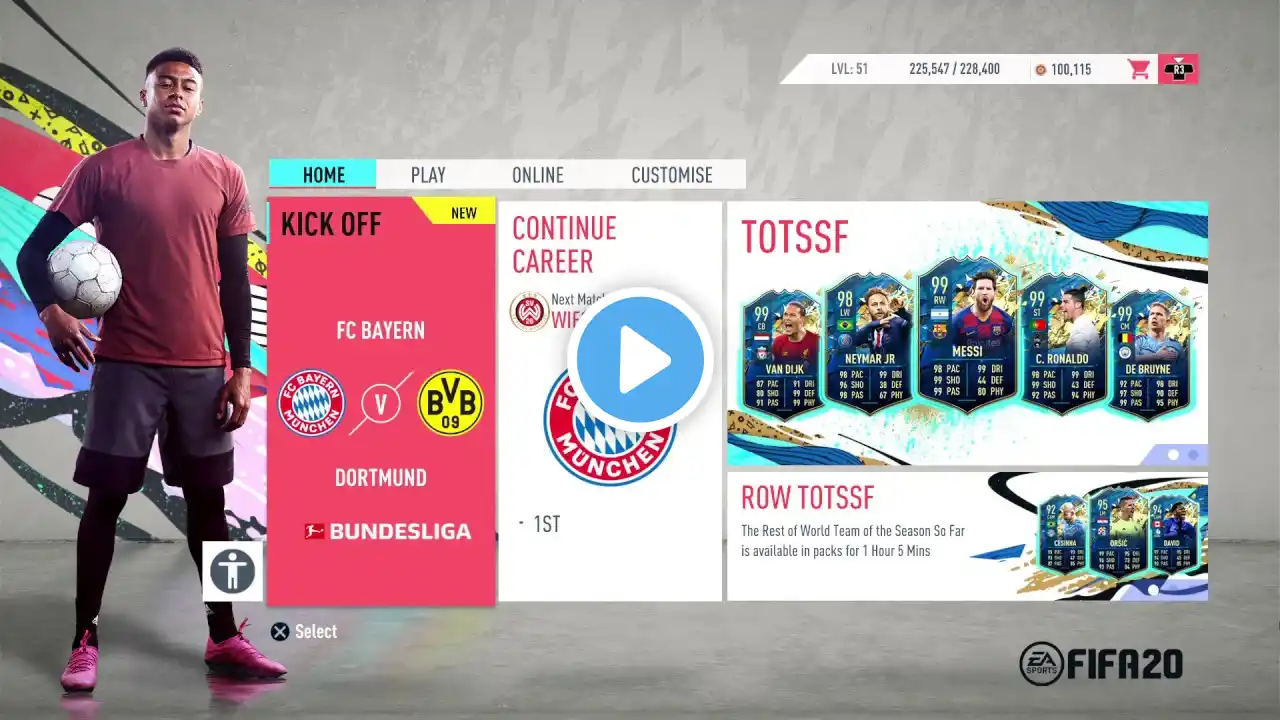Open the shopping cart store icon

(1138, 69)
